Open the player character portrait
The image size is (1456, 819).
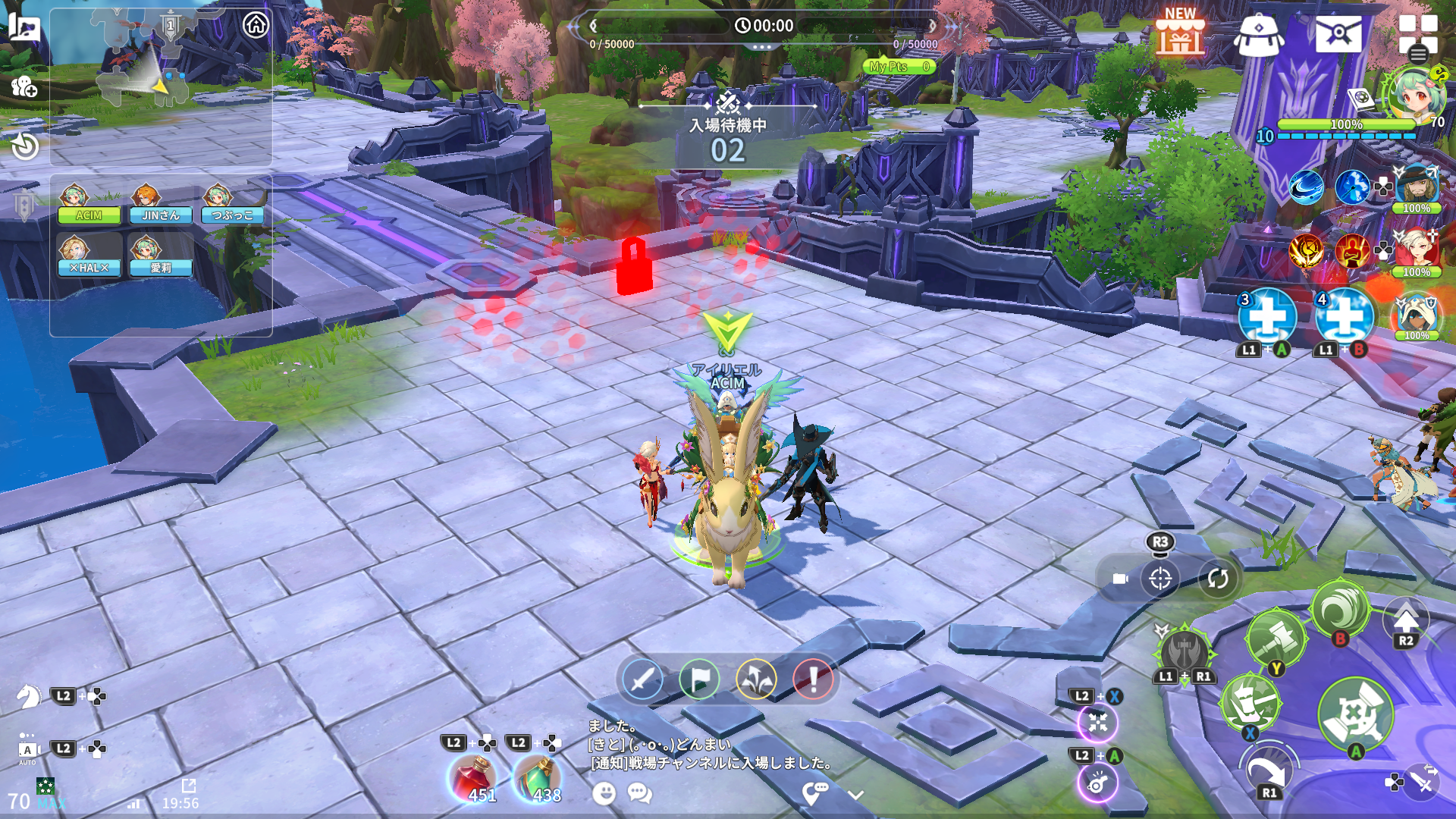pyautogui.click(x=1415, y=94)
